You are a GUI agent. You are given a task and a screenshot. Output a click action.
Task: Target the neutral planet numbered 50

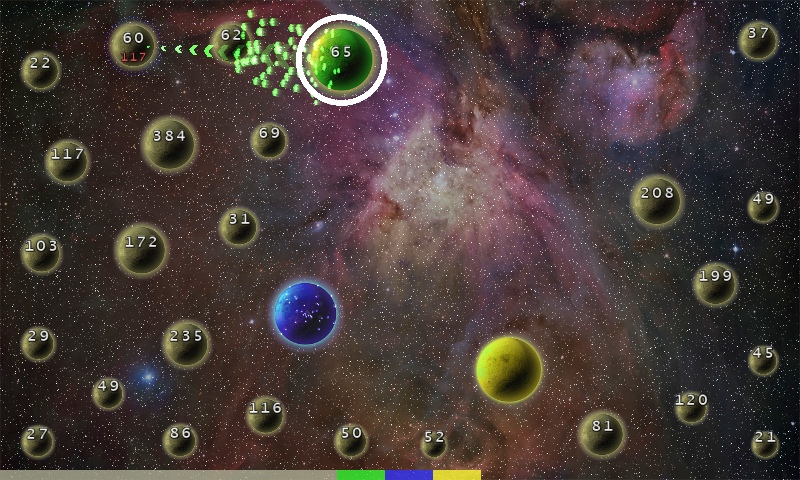point(351,440)
